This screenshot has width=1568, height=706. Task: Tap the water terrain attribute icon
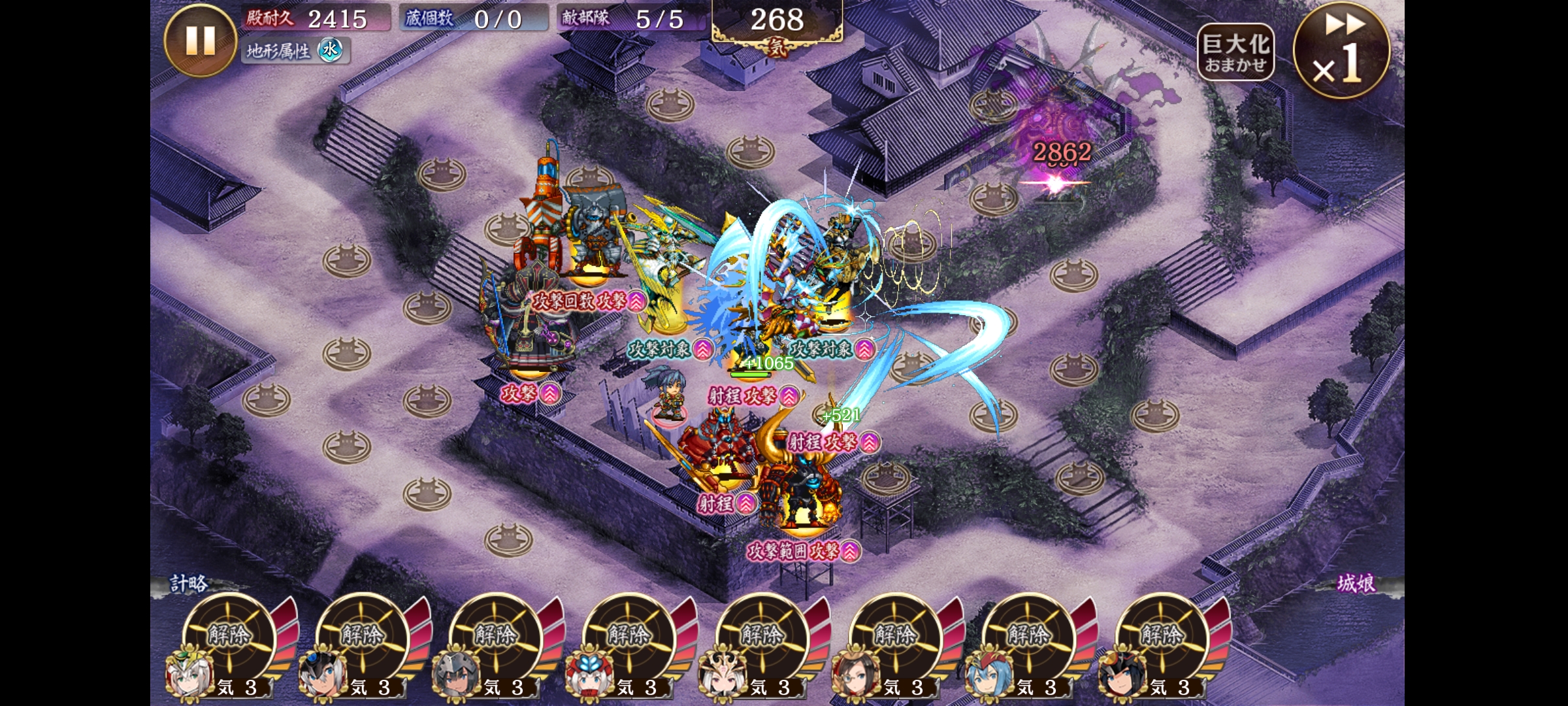click(331, 50)
